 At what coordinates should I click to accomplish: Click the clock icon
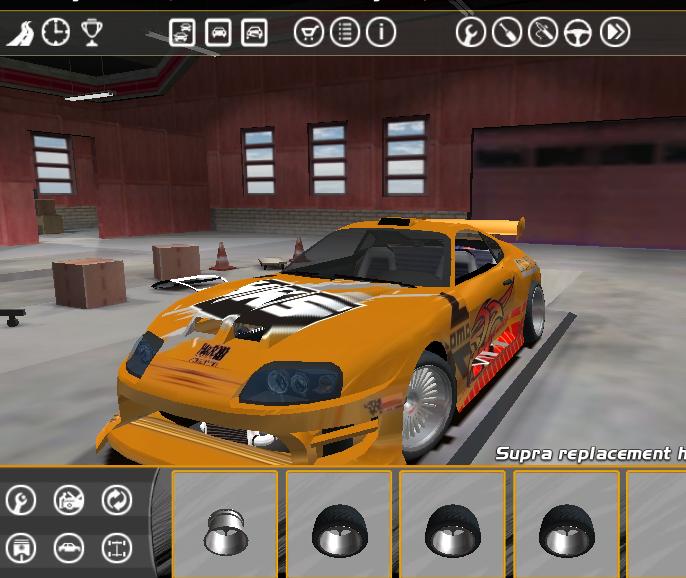click(56, 33)
